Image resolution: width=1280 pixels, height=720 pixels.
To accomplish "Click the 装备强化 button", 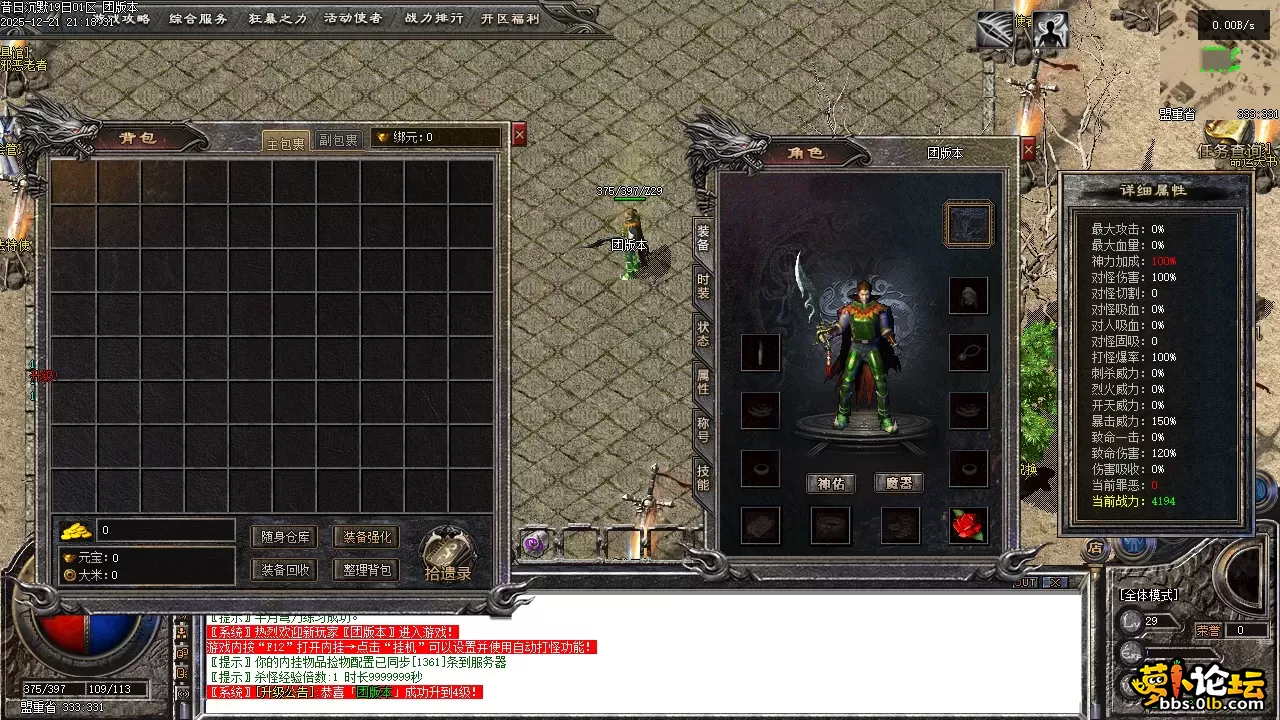I will click(367, 537).
